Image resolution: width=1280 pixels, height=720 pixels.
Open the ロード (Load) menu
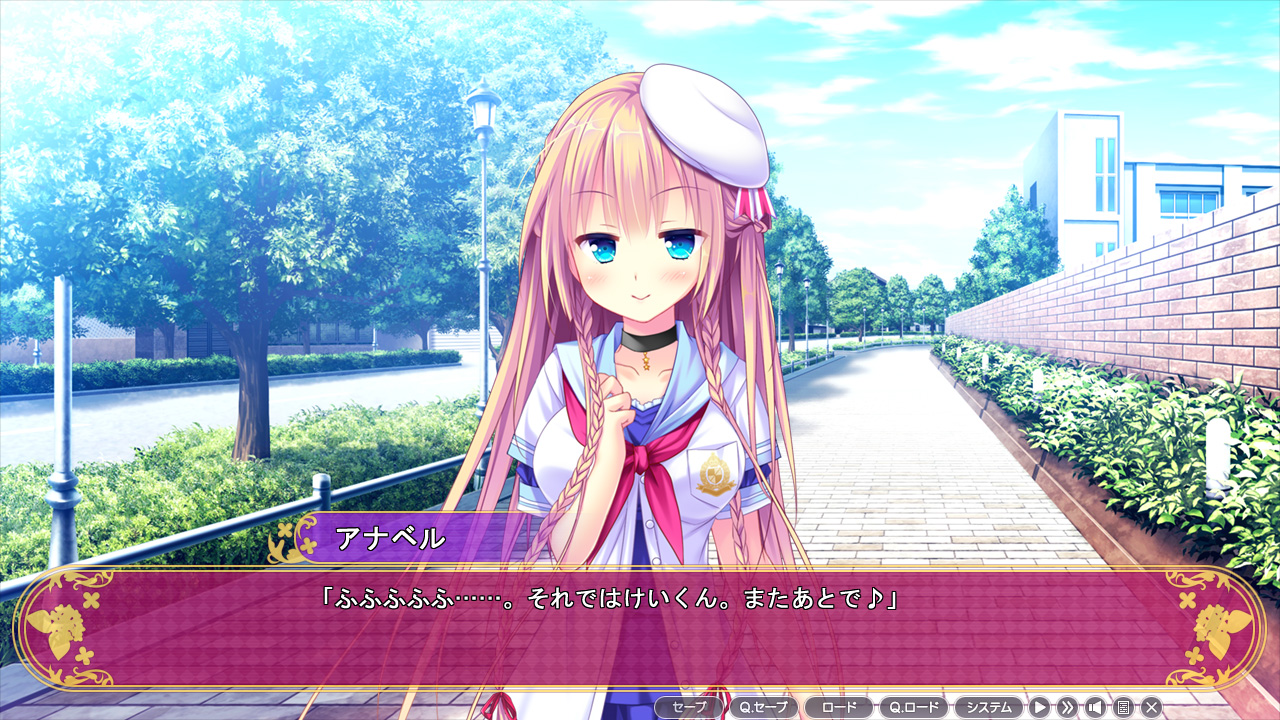coord(838,707)
